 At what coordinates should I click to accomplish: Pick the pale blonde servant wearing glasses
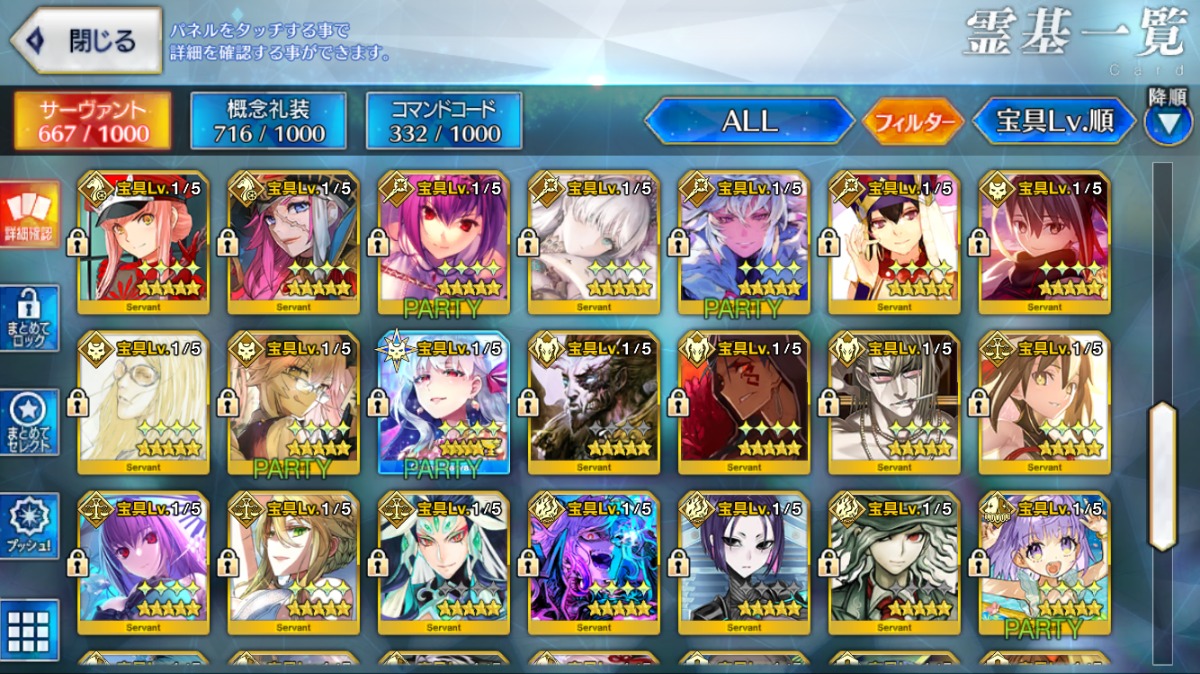click(x=144, y=401)
